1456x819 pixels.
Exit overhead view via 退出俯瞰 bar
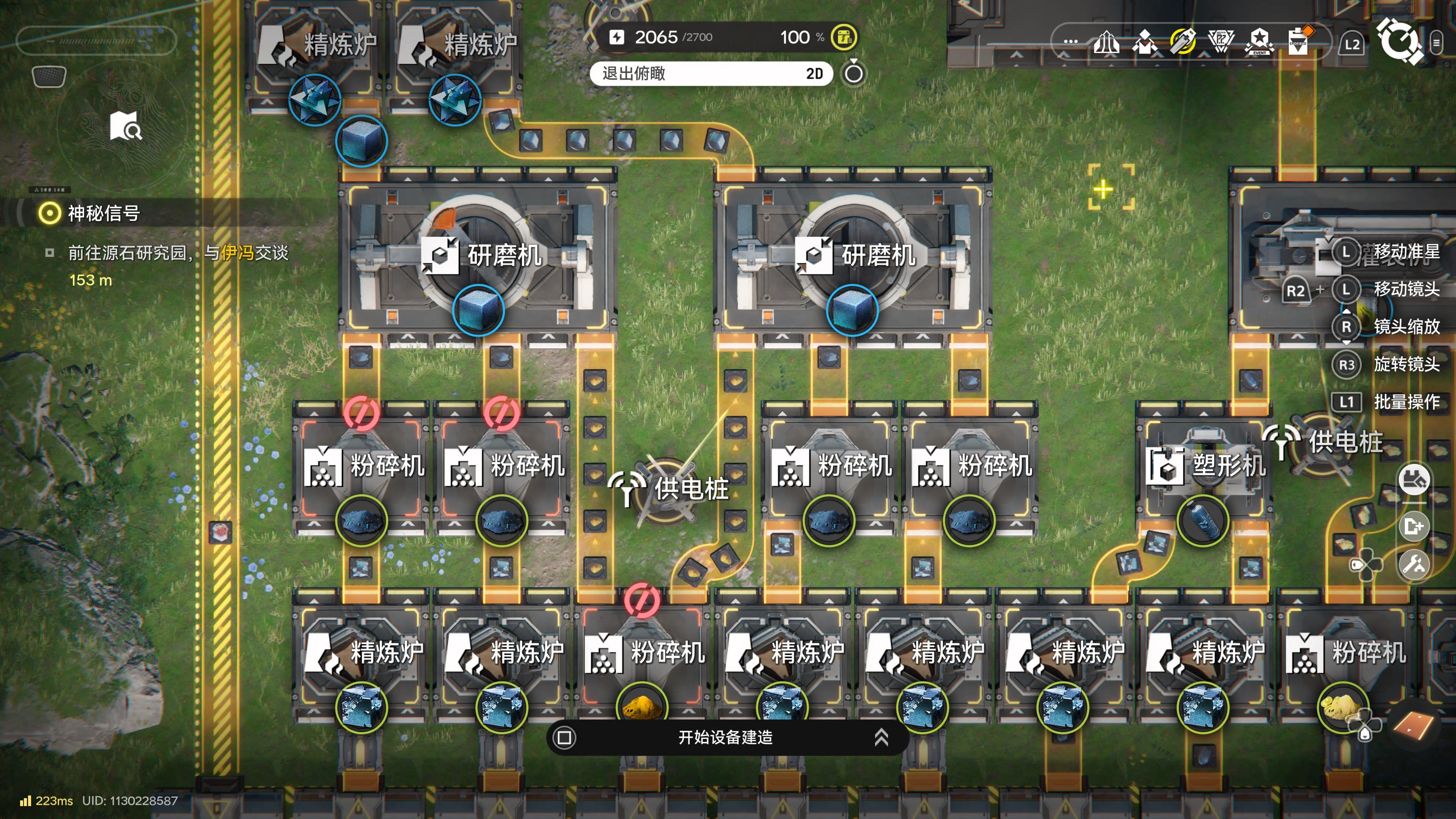[x=711, y=74]
